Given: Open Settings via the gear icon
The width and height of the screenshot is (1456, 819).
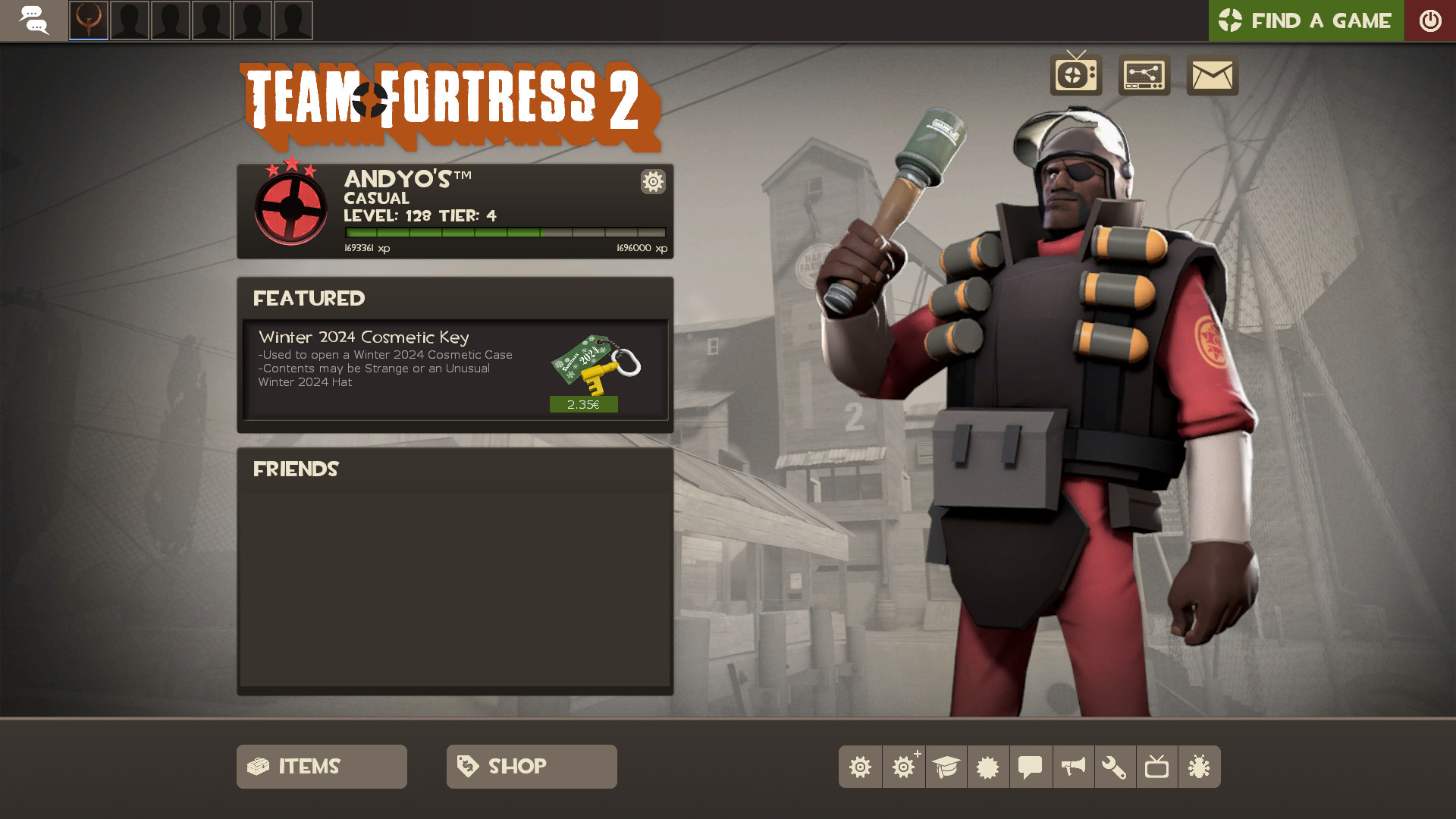Looking at the screenshot, I should 861,767.
